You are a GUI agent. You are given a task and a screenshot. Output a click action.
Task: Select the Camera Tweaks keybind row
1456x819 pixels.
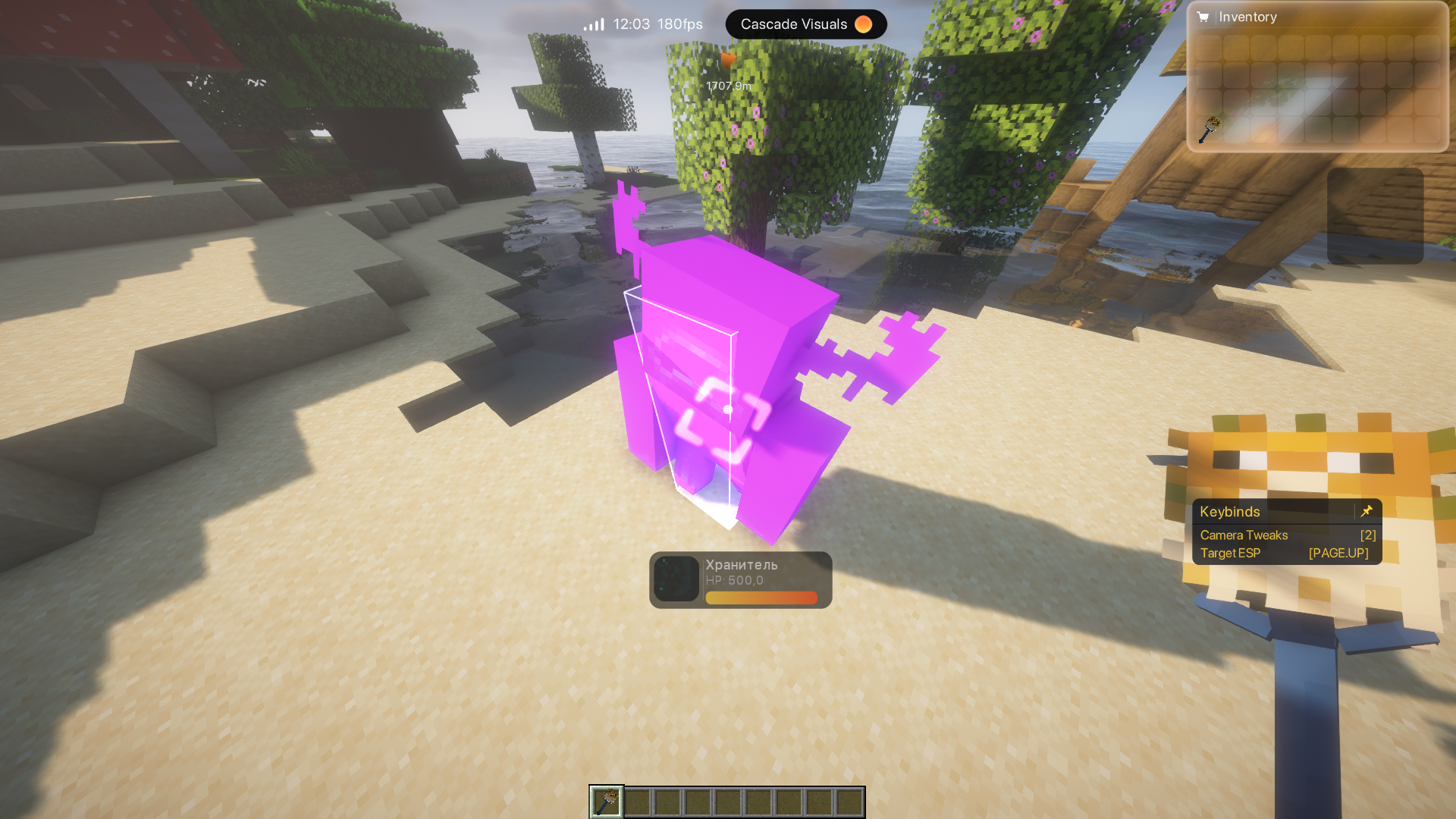click(x=1287, y=535)
